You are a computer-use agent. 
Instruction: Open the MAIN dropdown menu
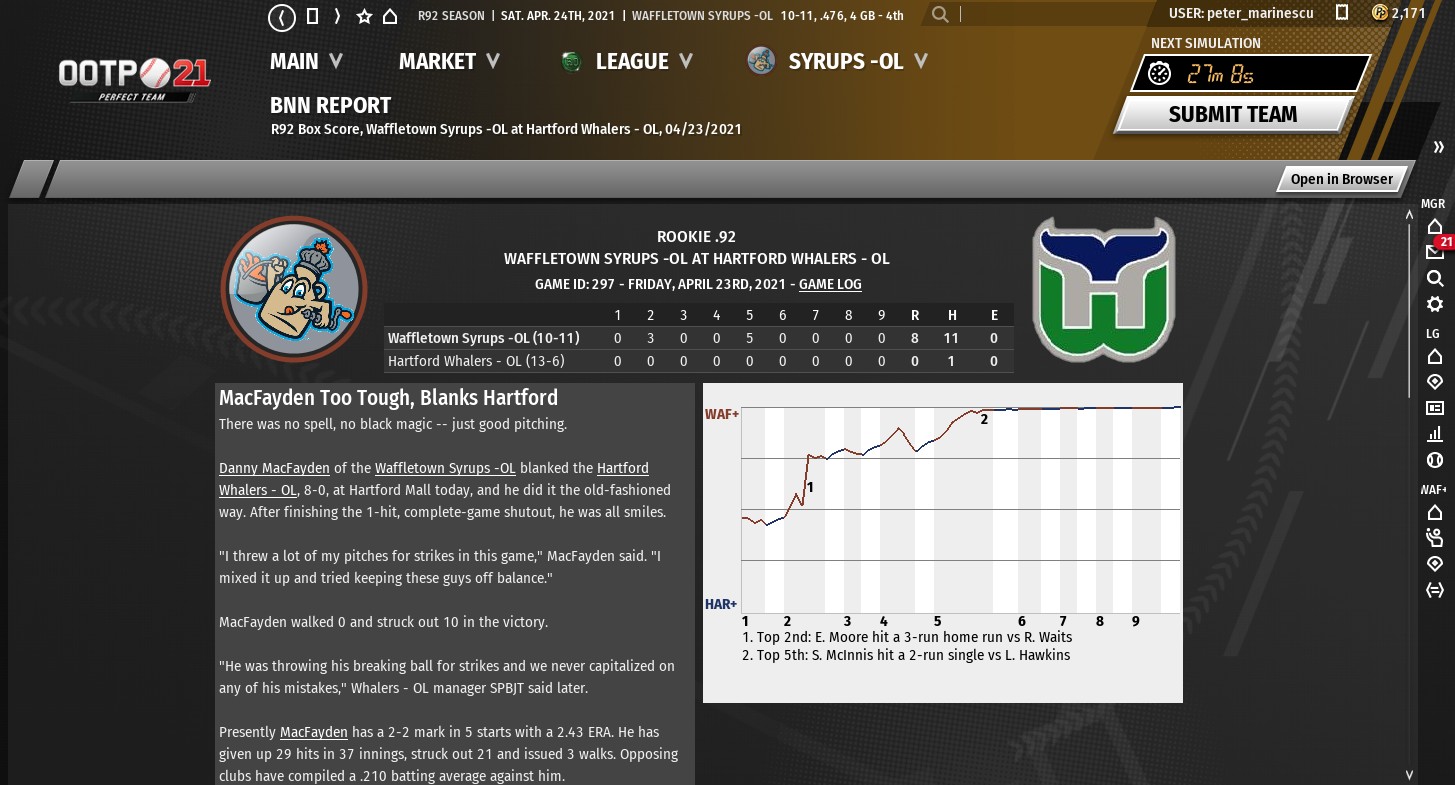306,61
